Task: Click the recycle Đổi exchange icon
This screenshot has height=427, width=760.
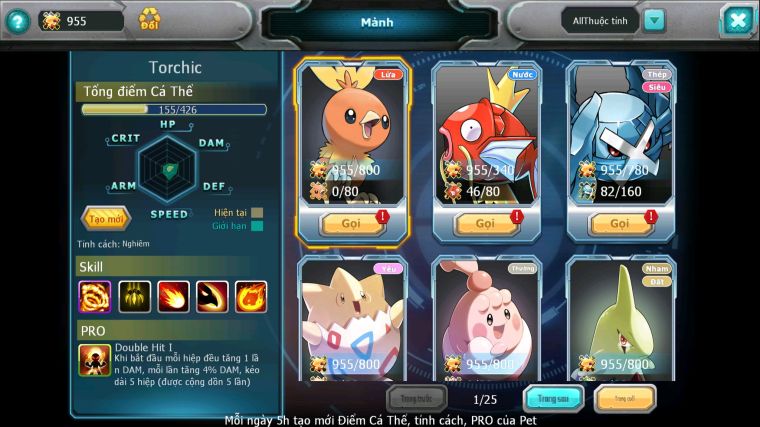Action: pyautogui.click(x=149, y=19)
